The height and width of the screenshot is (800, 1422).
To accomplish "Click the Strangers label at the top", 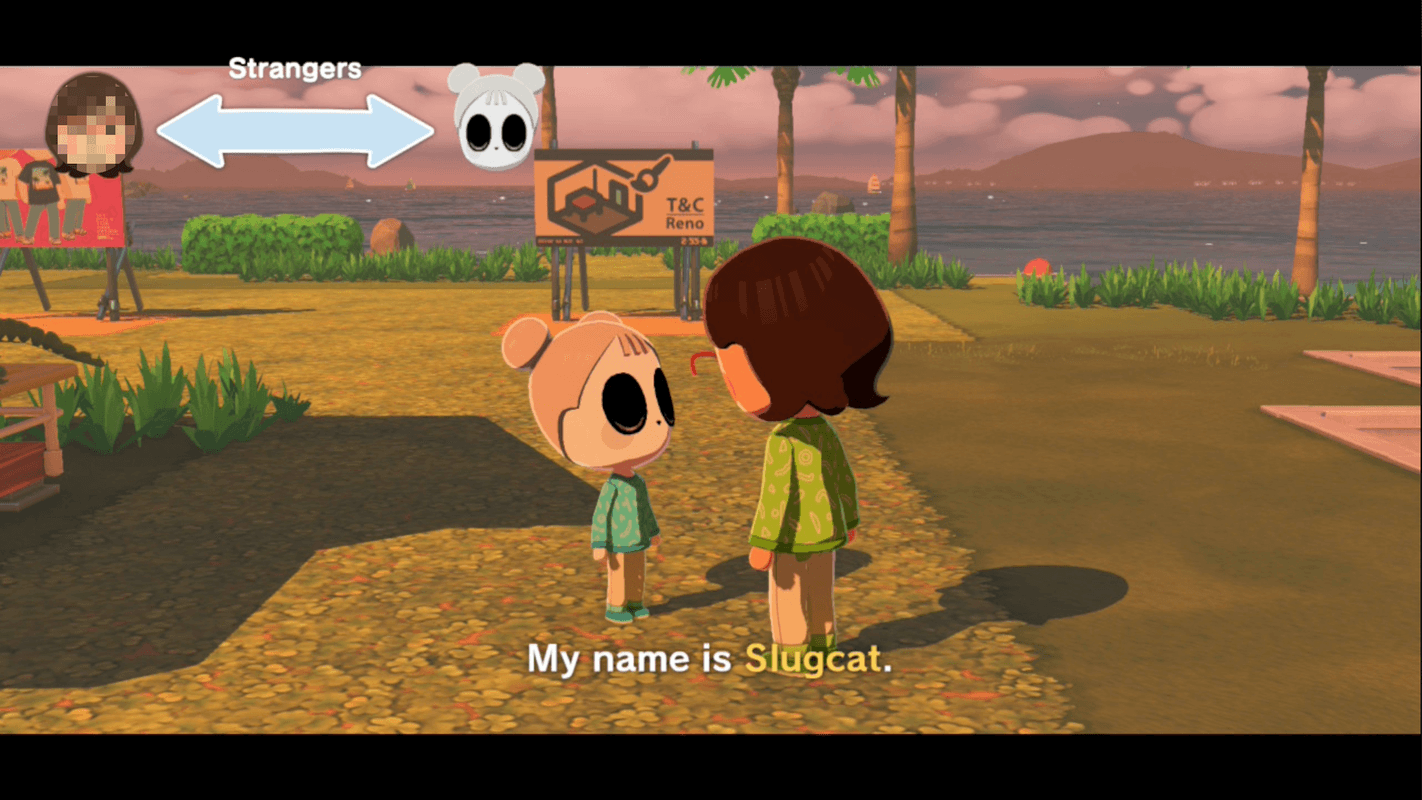I will coord(295,68).
